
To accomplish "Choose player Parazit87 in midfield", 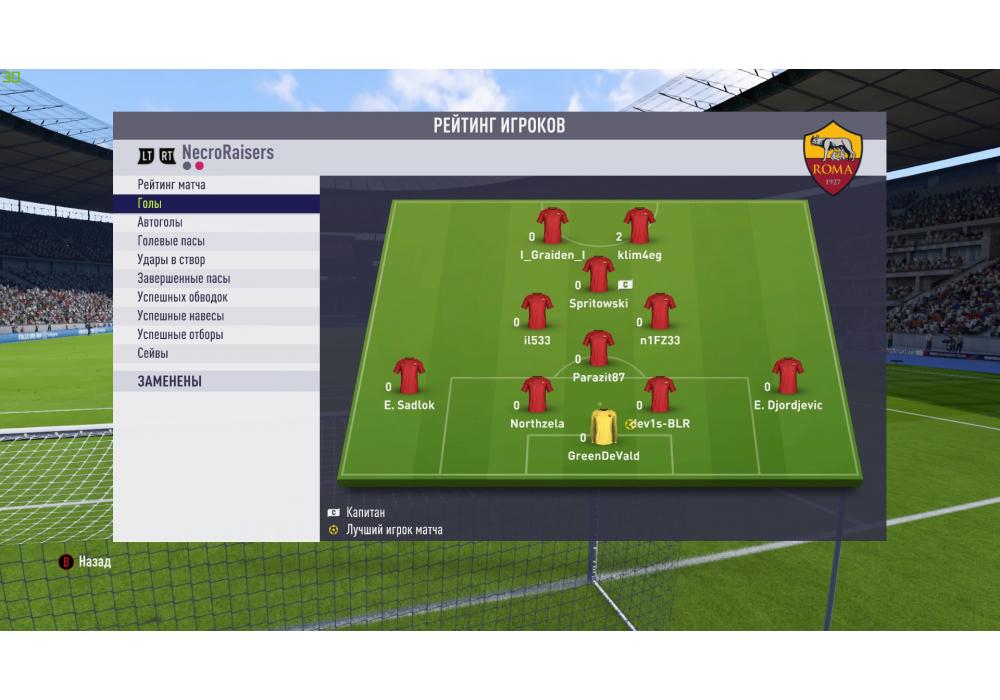I will tap(599, 349).
